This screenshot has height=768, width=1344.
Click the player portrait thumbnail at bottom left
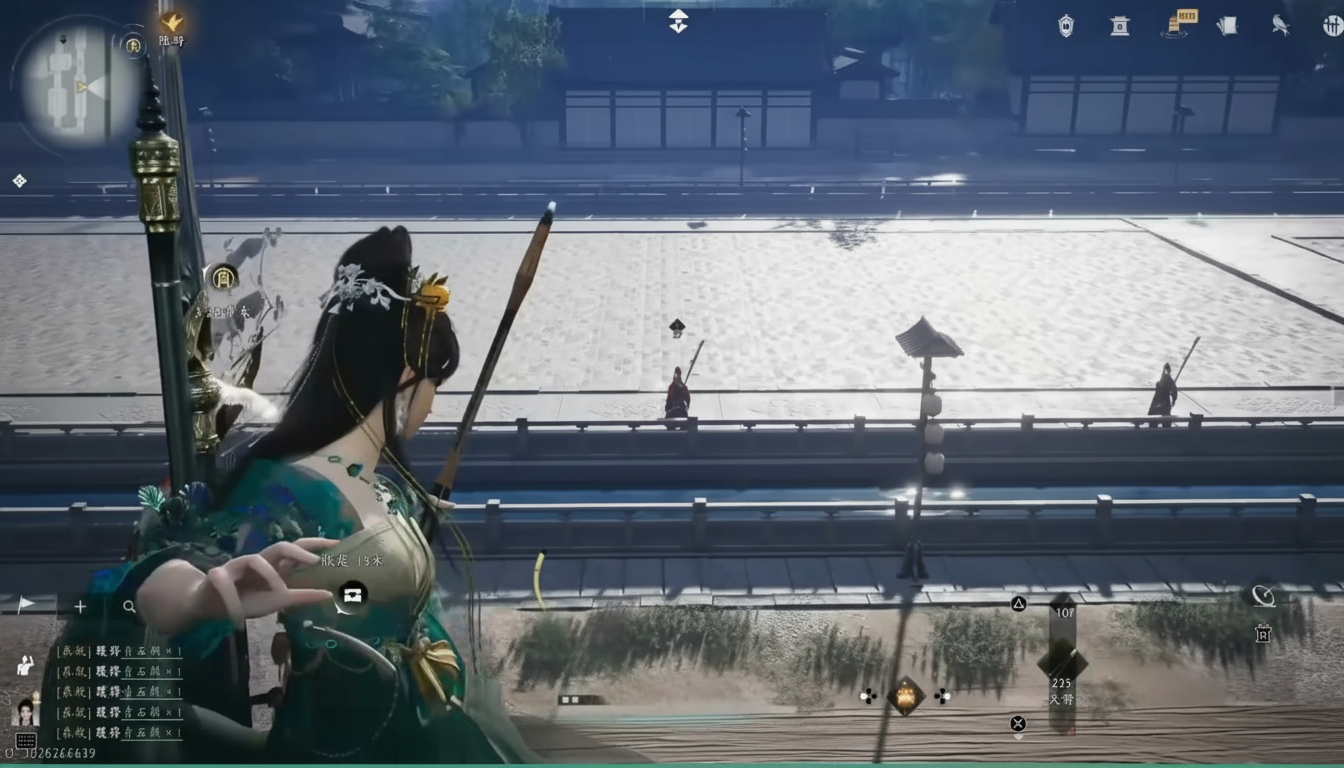point(26,710)
